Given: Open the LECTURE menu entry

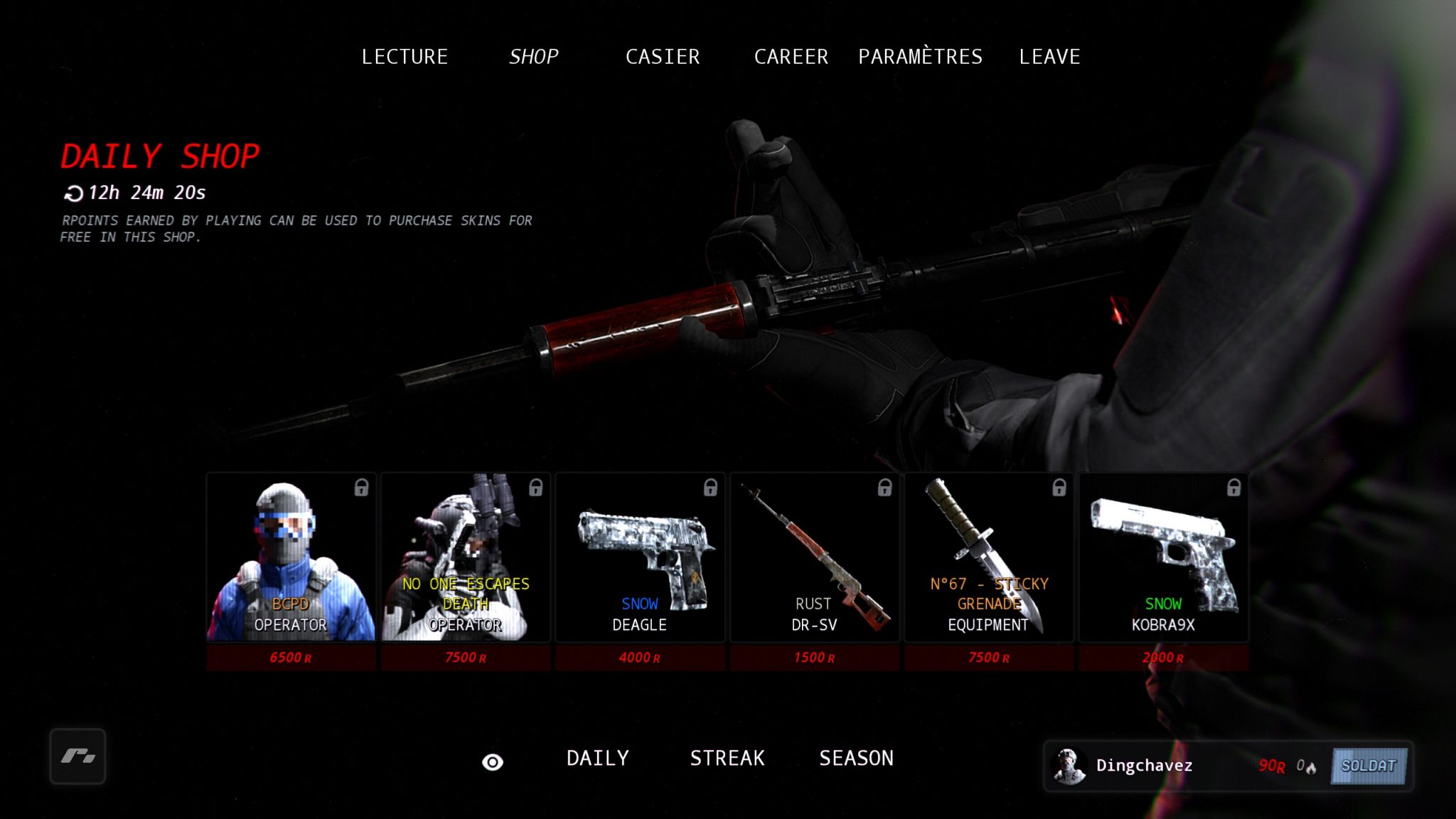Looking at the screenshot, I should pos(405,57).
